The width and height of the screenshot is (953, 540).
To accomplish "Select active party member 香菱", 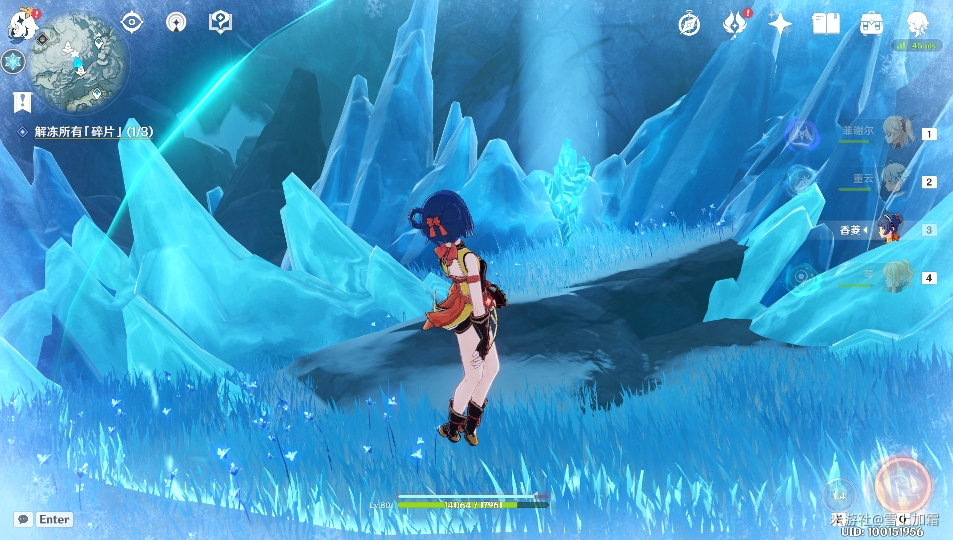I will 890,229.
